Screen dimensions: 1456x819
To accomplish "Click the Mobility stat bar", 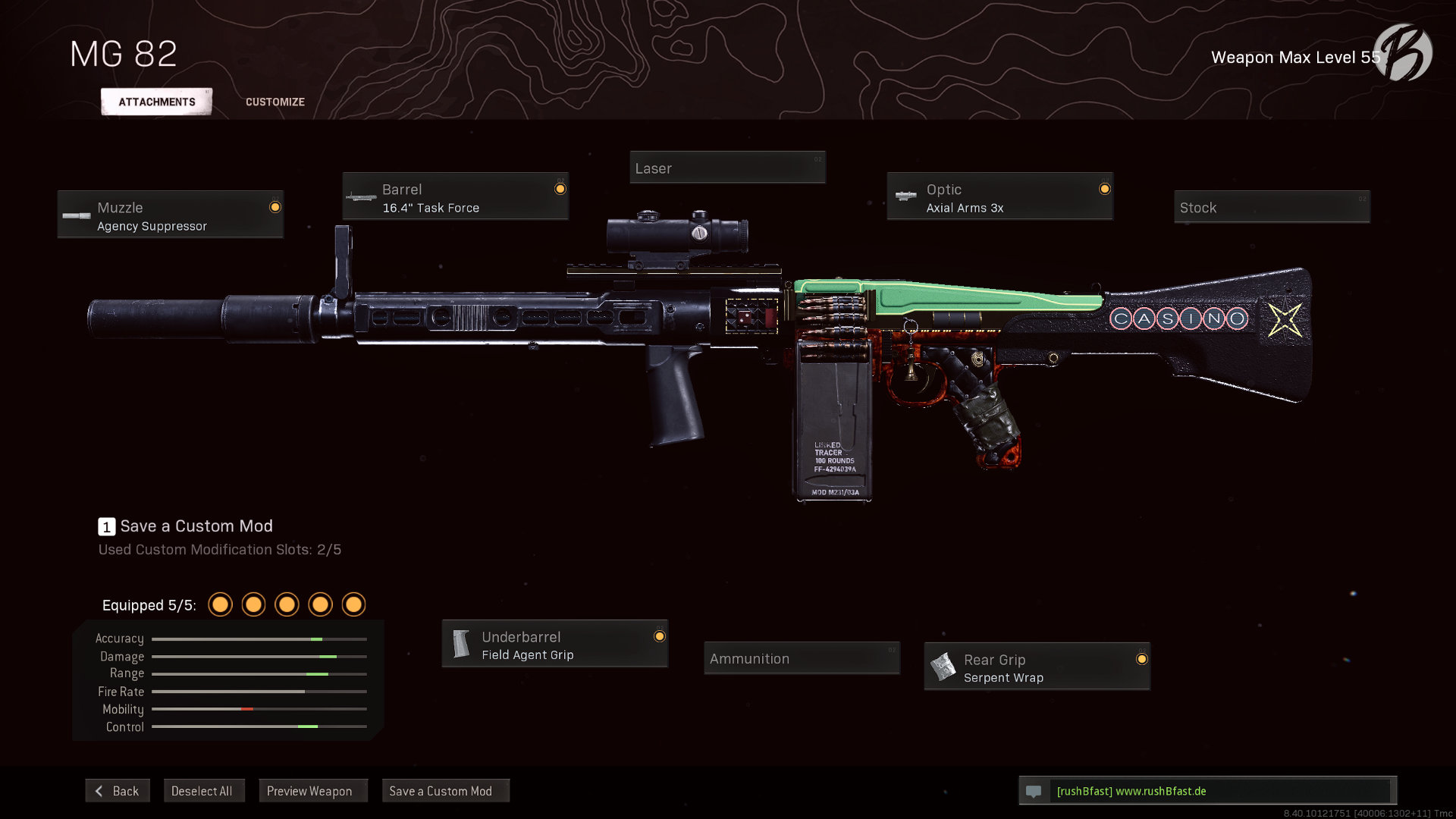I will click(x=258, y=709).
